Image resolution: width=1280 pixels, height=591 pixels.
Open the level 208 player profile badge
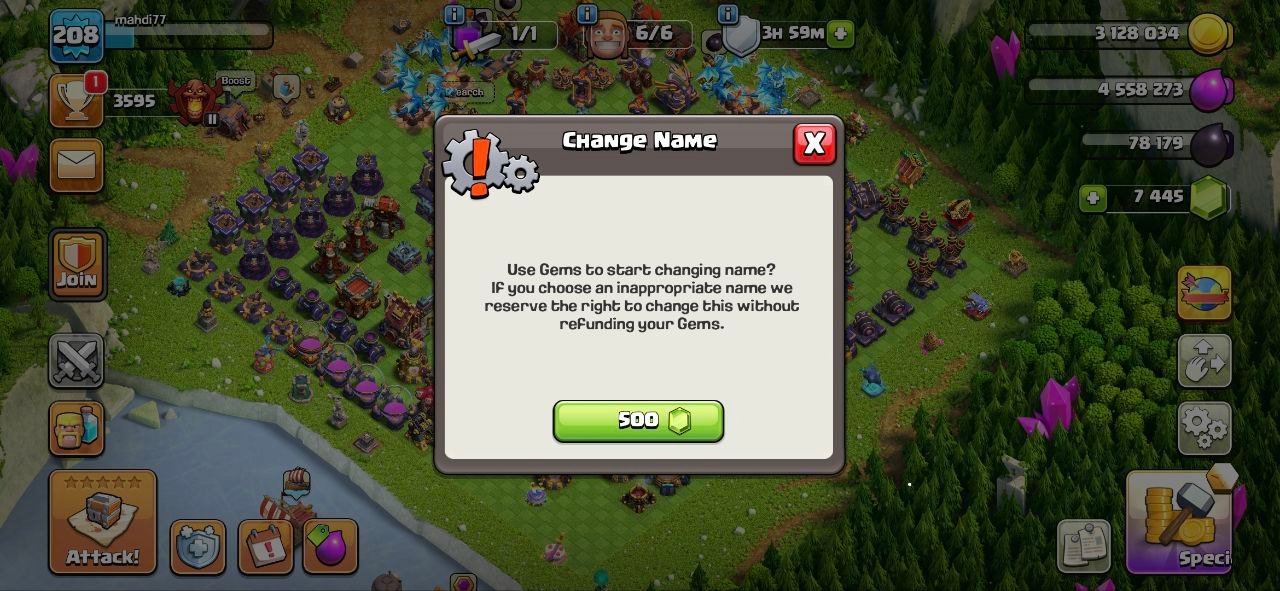pos(77,36)
